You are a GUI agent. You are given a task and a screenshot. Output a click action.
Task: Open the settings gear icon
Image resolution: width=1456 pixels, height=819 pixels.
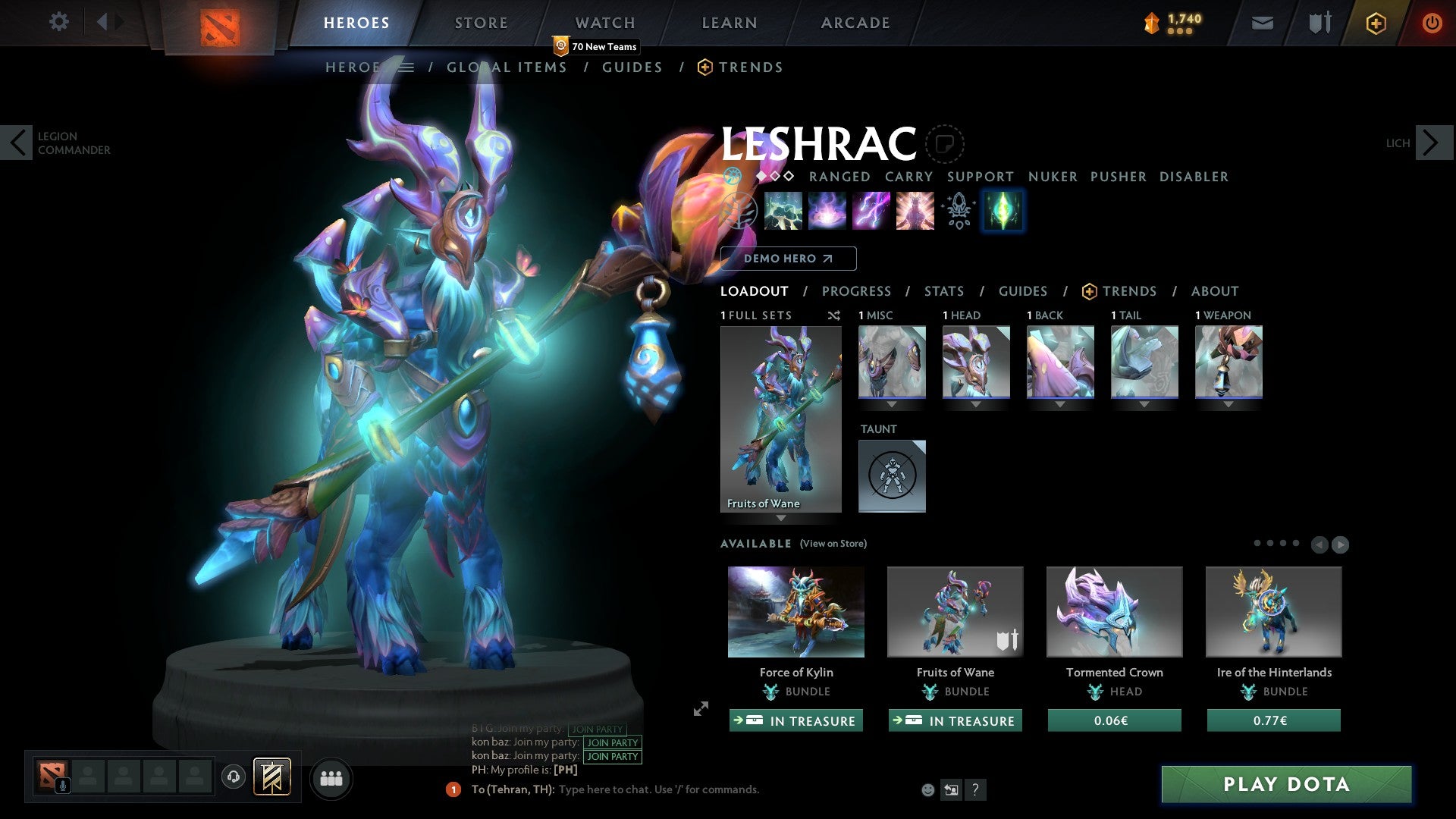pyautogui.click(x=59, y=22)
